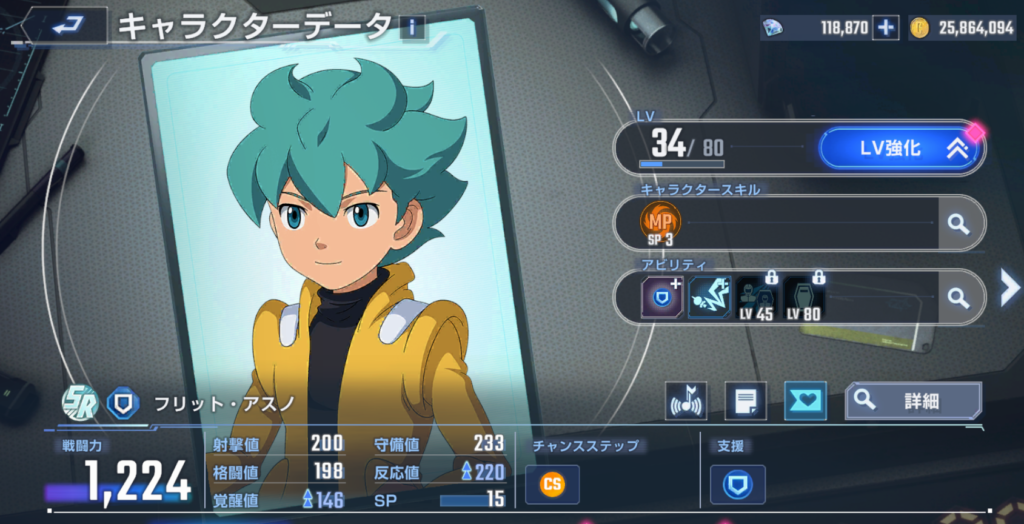Viewport: 1024px width, 524px height.
Task: Show next character with right arrow
Action: [x=1009, y=288]
